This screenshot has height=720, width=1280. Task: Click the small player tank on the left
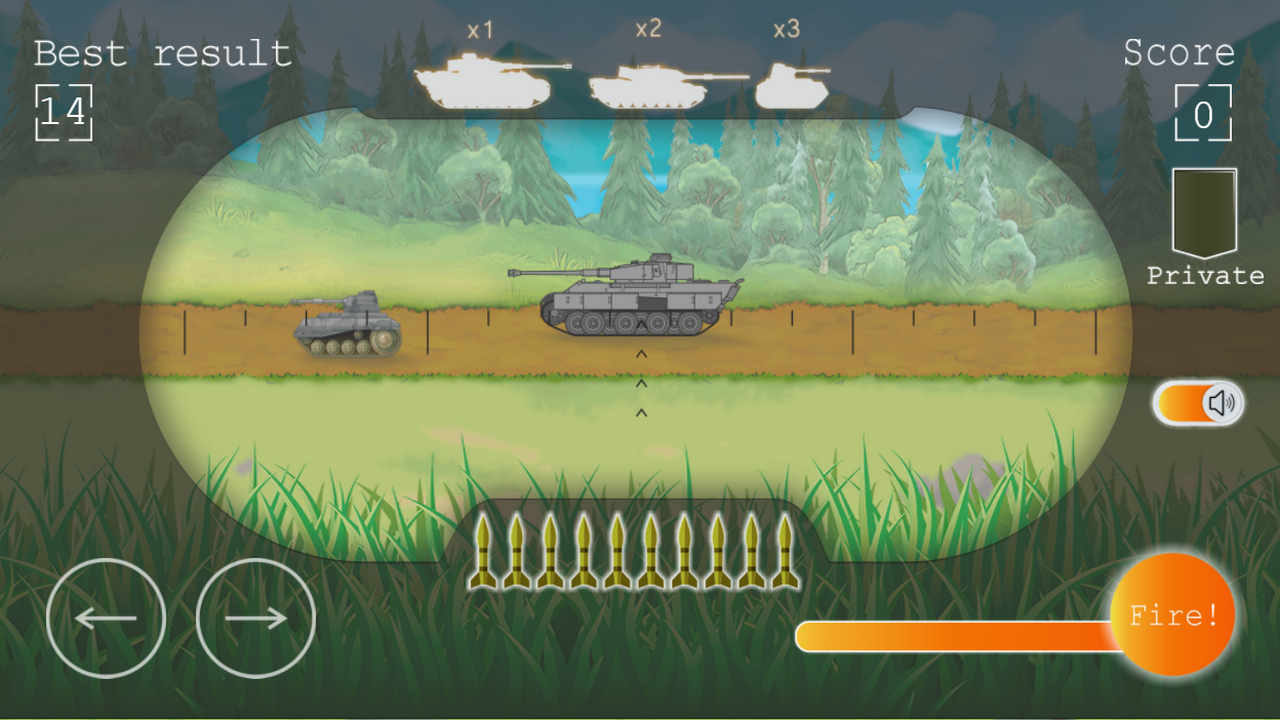[x=345, y=330]
